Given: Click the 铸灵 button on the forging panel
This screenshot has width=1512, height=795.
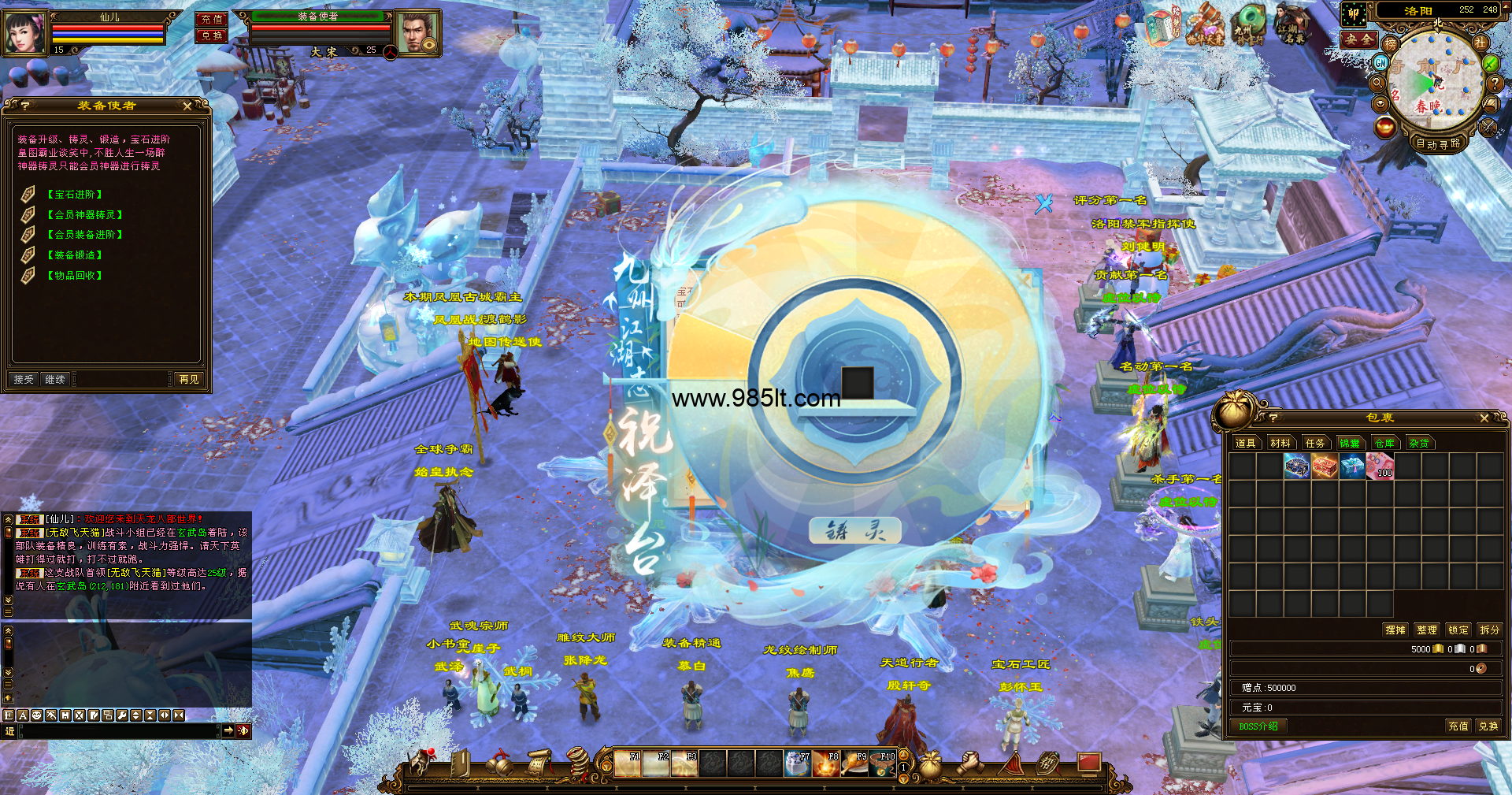Looking at the screenshot, I should coord(854,531).
